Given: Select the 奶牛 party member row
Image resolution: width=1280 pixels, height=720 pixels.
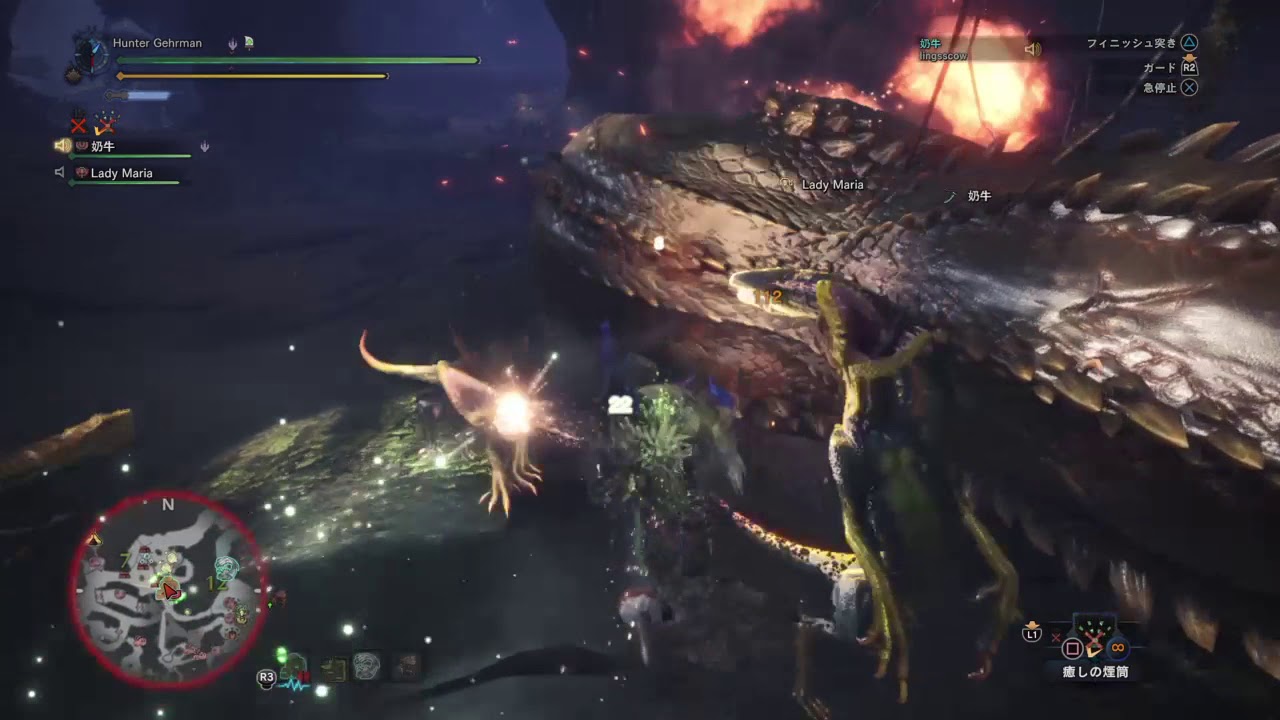Looking at the screenshot, I should (130, 147).
